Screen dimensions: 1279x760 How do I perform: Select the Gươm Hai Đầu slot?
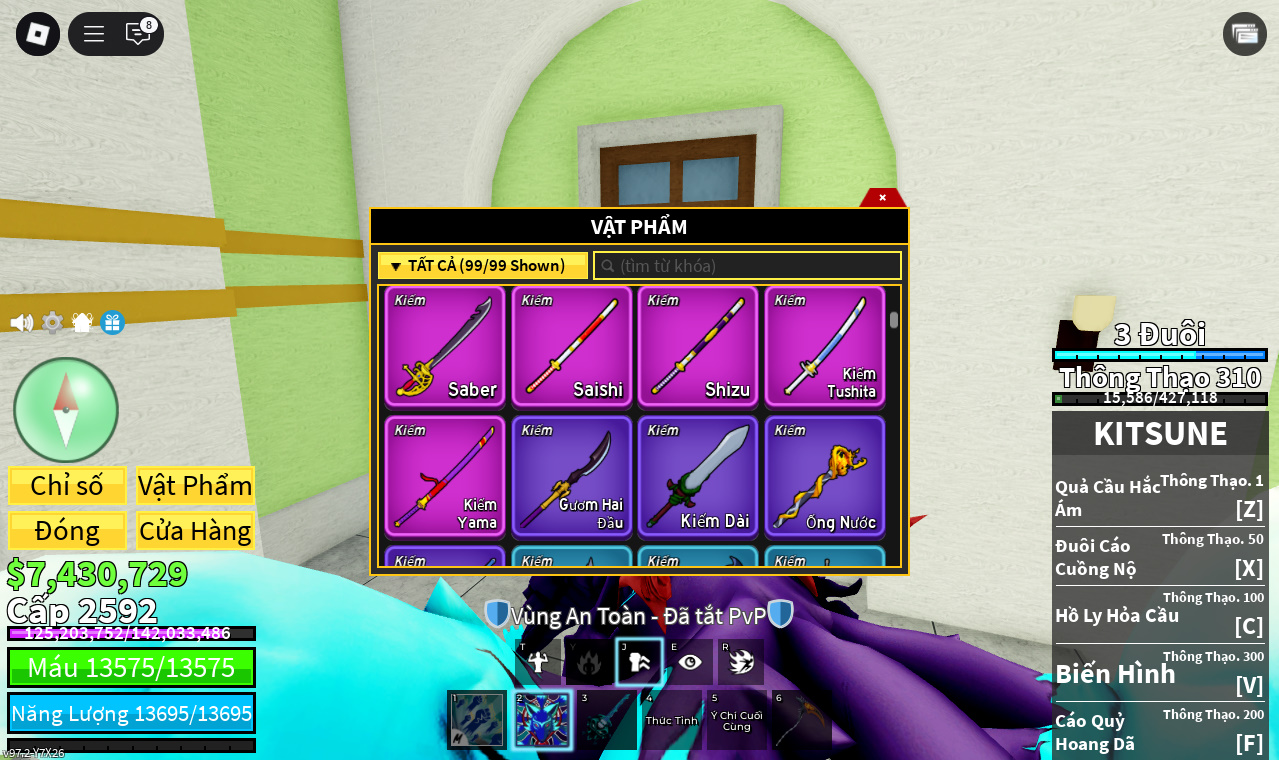[572, 476]
